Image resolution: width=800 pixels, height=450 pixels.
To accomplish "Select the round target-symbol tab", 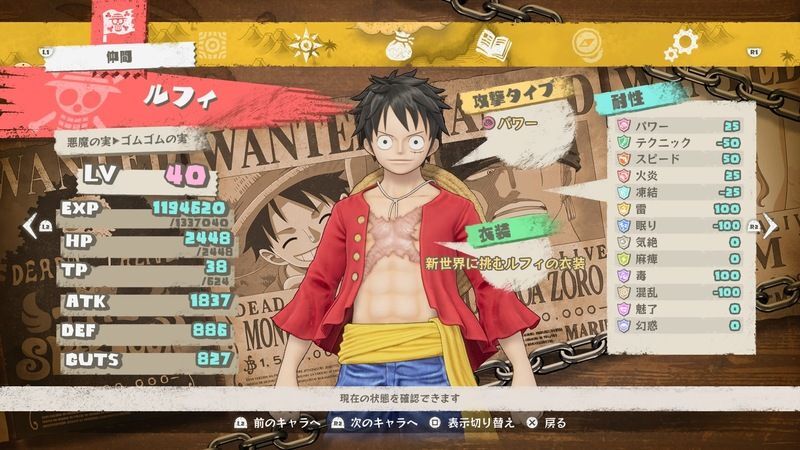I will (211, 45).
